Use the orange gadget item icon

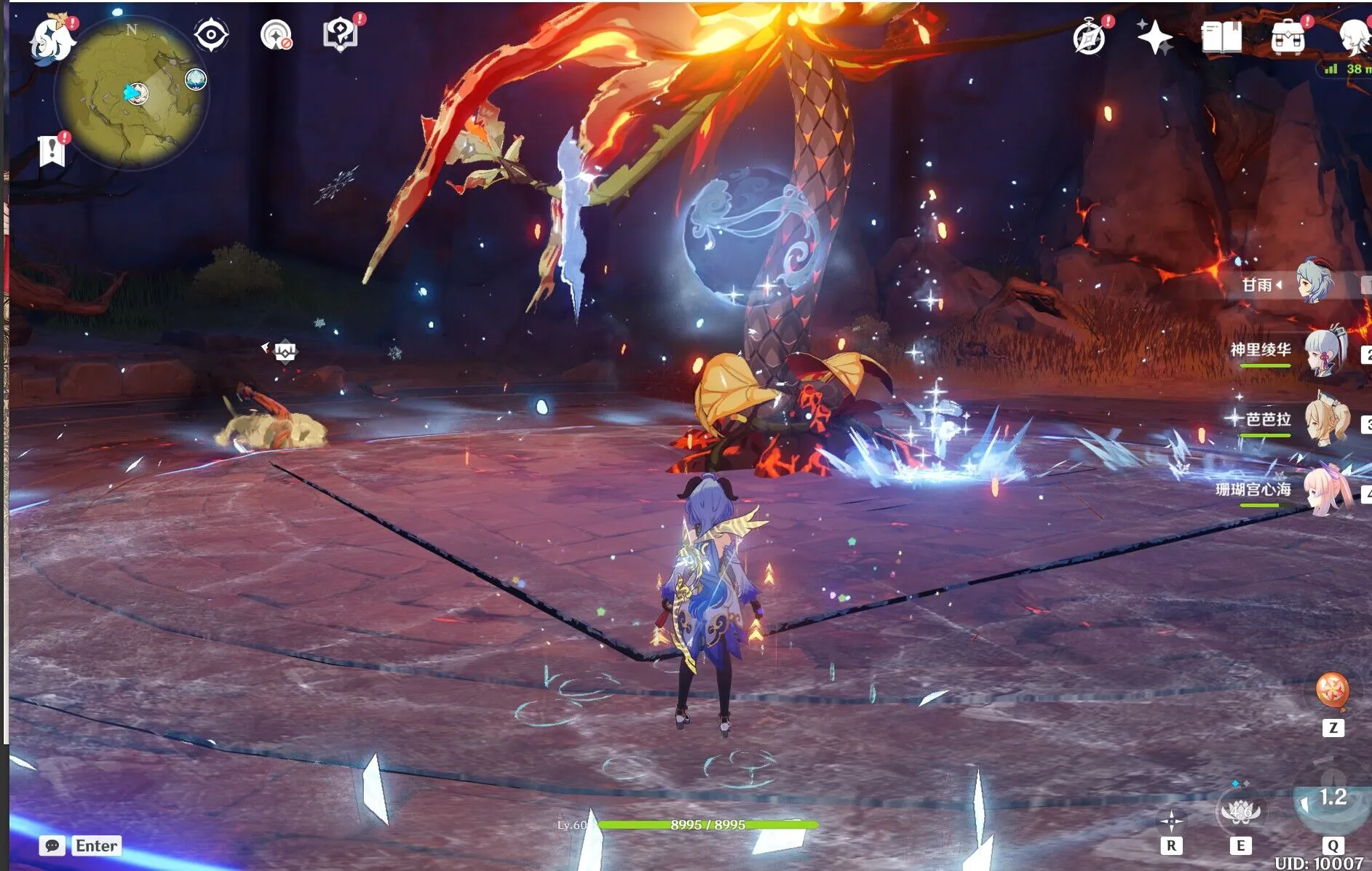pos(1333,690)
